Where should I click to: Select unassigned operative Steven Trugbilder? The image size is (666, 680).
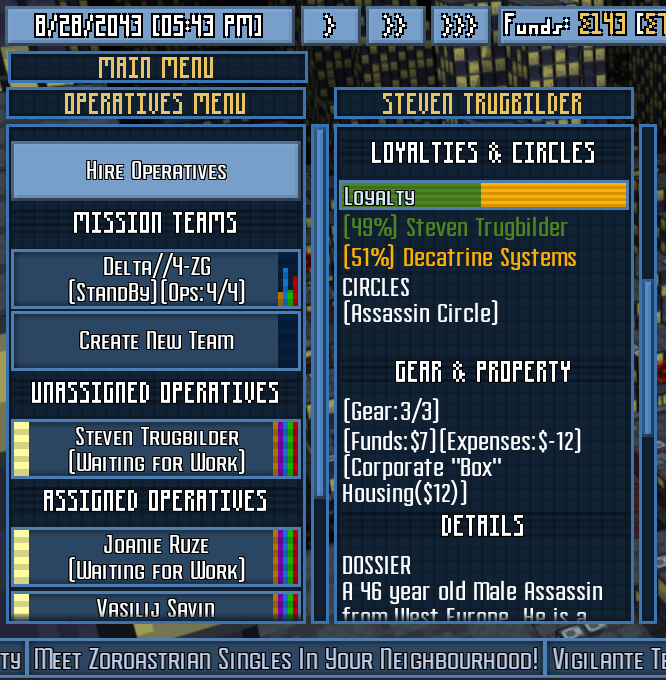click(156, 450)
